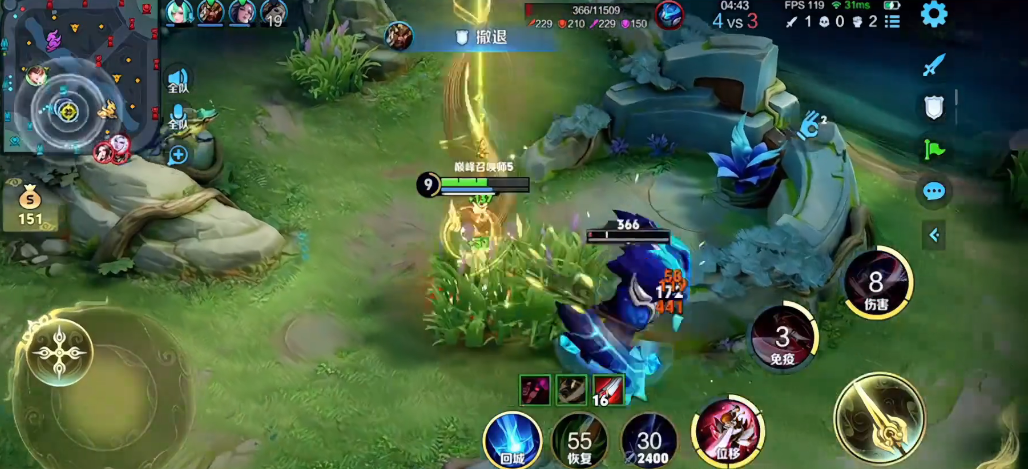This screenshot has height=469, width=1028.
Task: Tap the sword attack signal icon
Action: click(x=934, y=66)
